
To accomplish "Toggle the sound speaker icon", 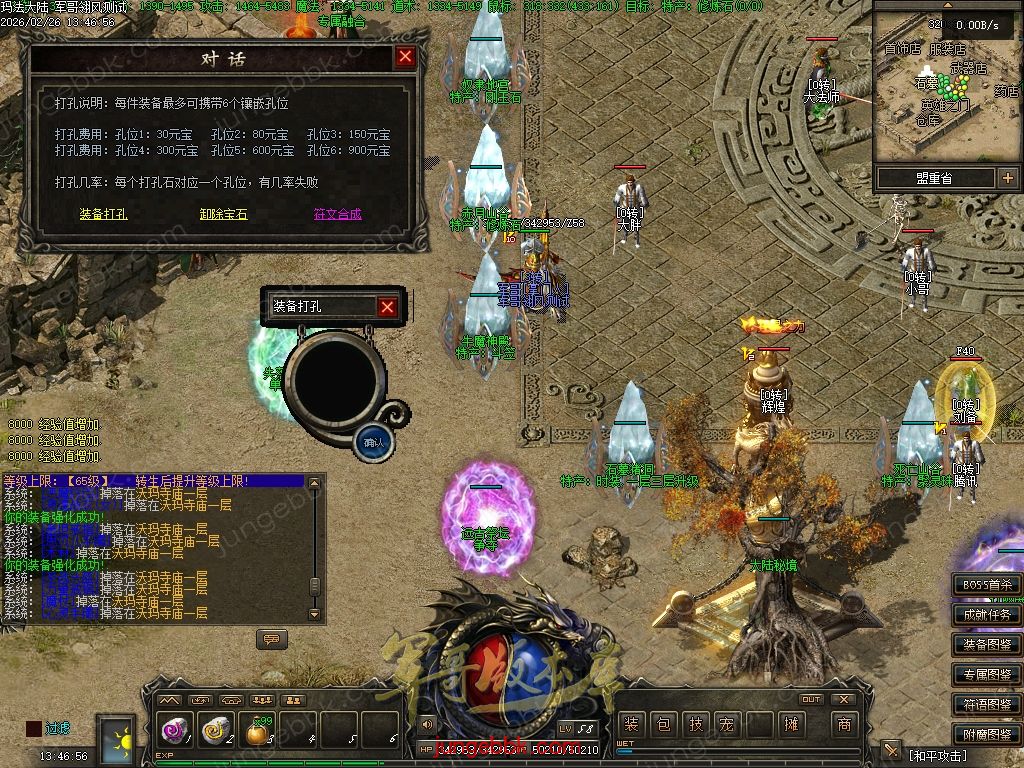I will tap(428, 724).
